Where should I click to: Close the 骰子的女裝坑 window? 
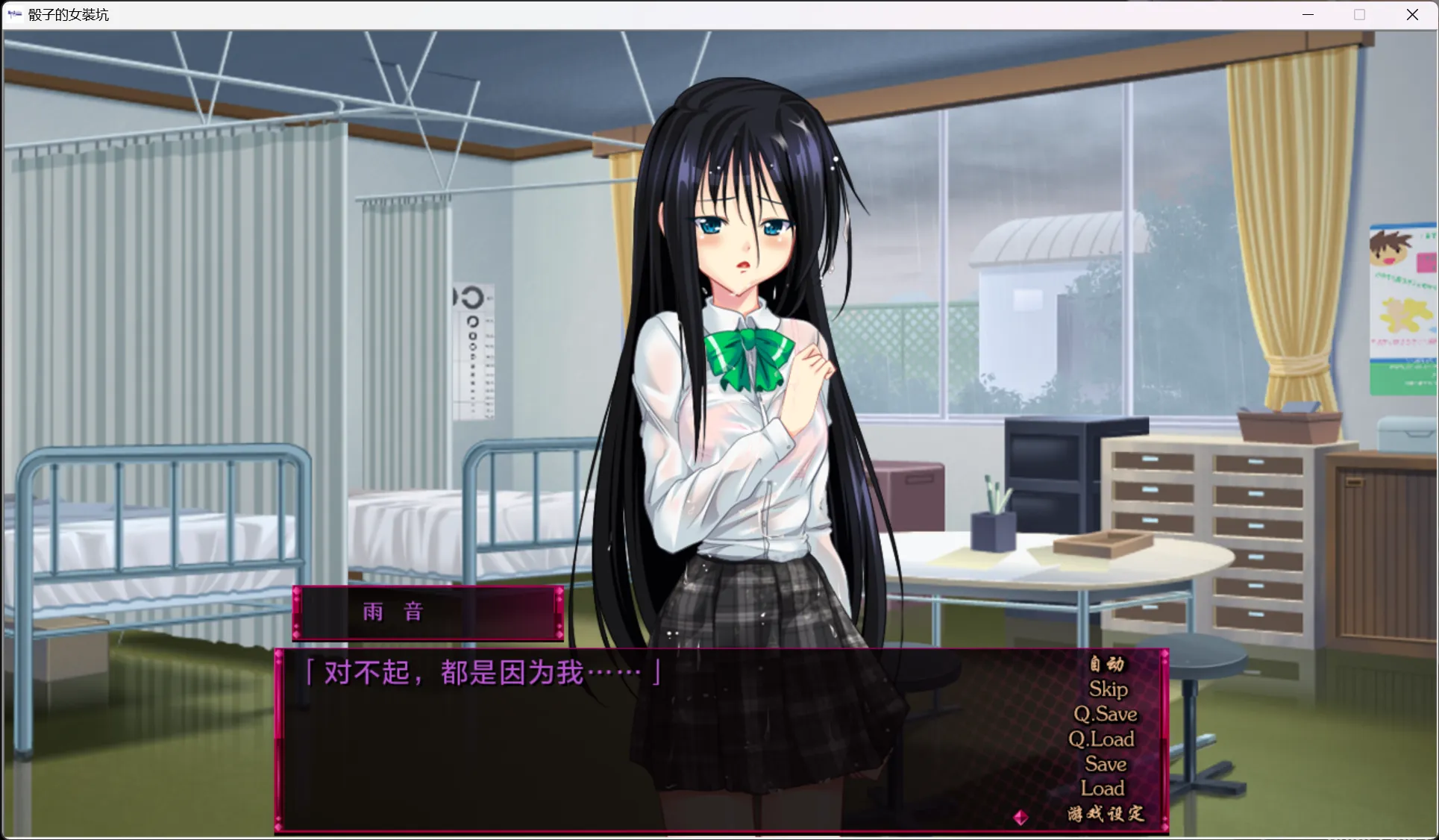click(x=1412, y=14)
